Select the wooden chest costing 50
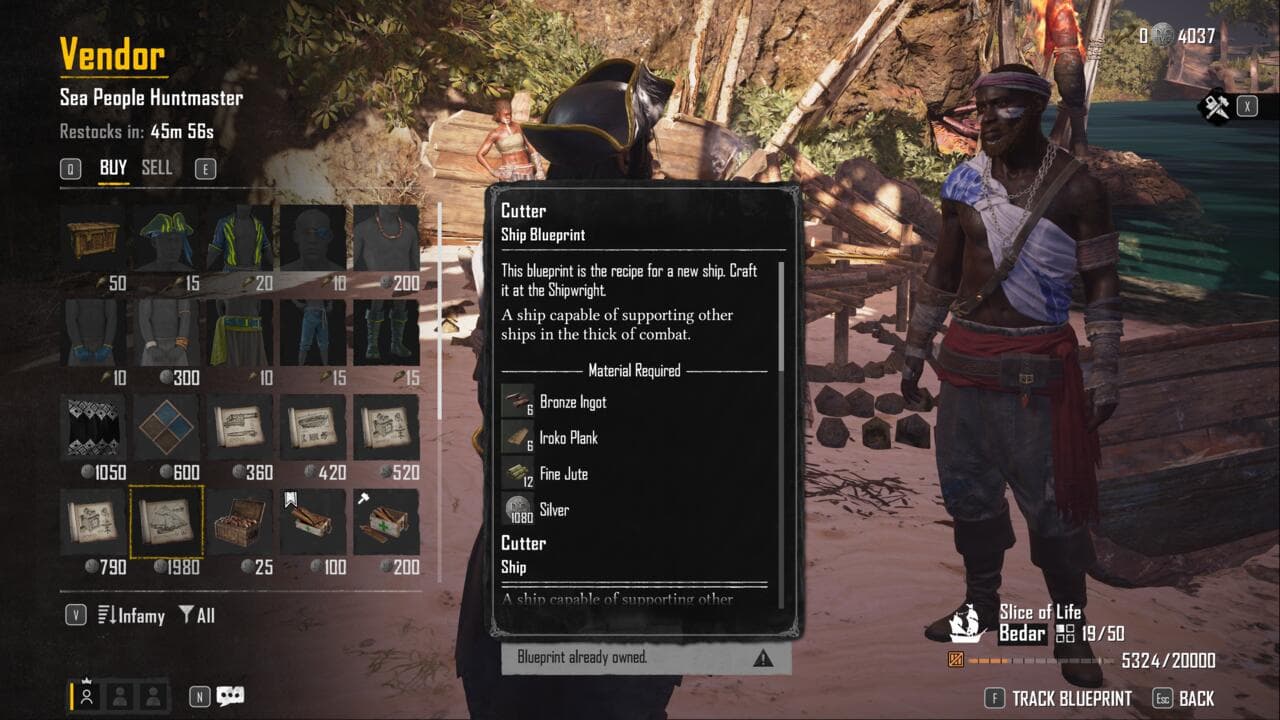The width and height of the screenshot is (1280, 720). coord(93,238)
